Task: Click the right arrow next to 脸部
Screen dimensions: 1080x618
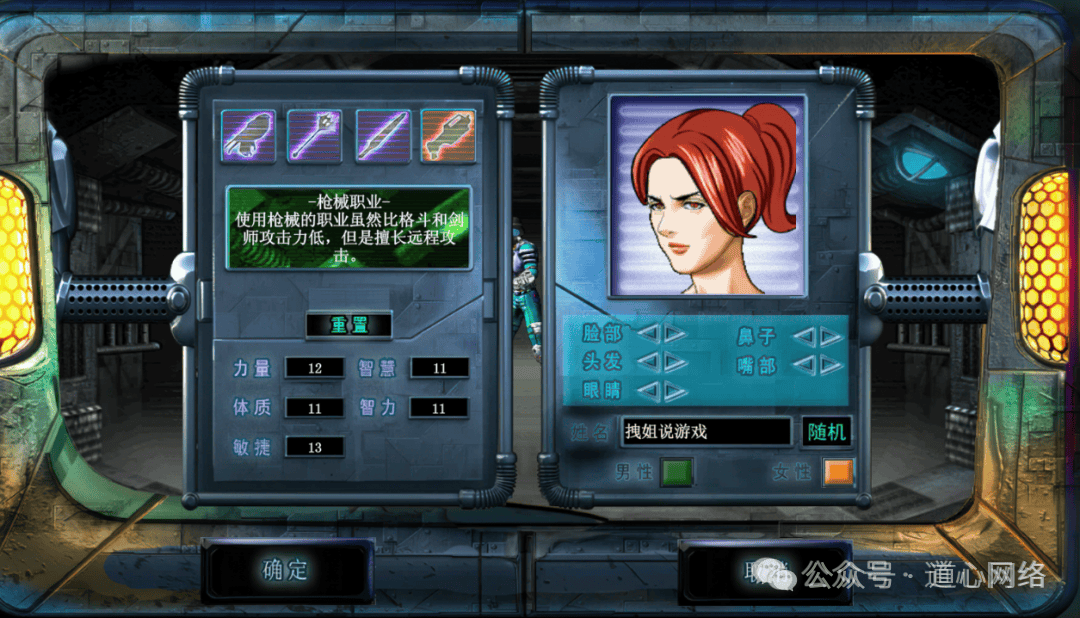Action: click(x=676, y=334)
